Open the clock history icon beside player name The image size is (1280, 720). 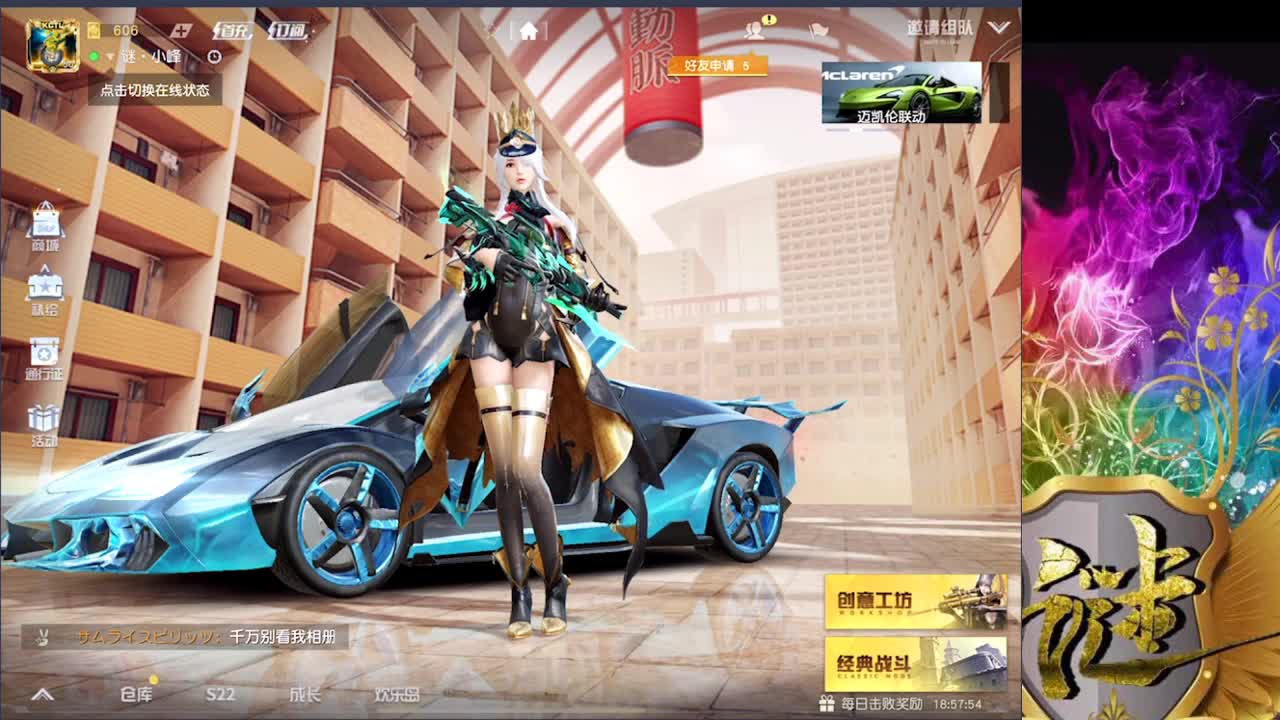[x=214, y=56]
